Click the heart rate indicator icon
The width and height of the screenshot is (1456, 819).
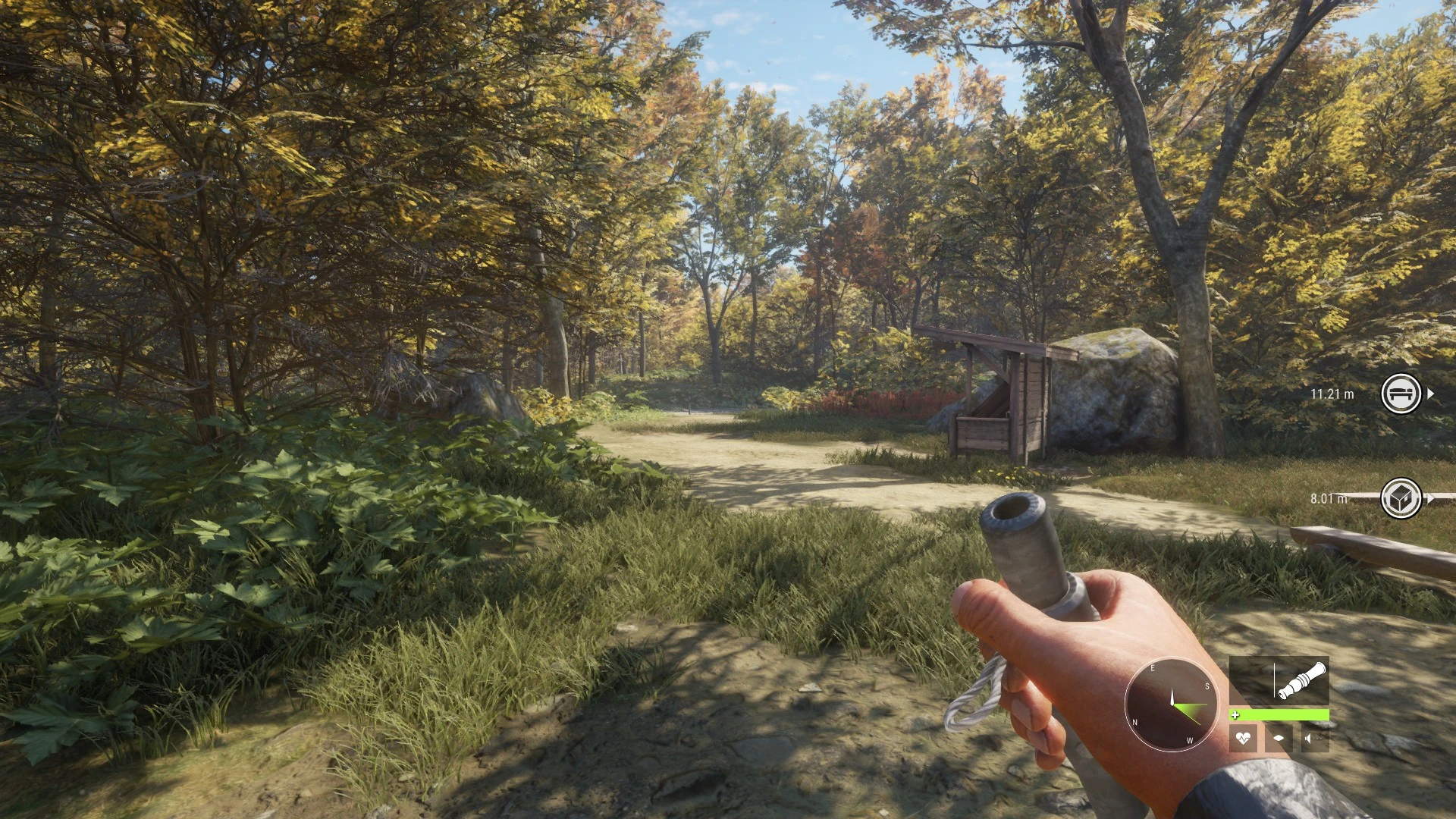[1243, 737]
